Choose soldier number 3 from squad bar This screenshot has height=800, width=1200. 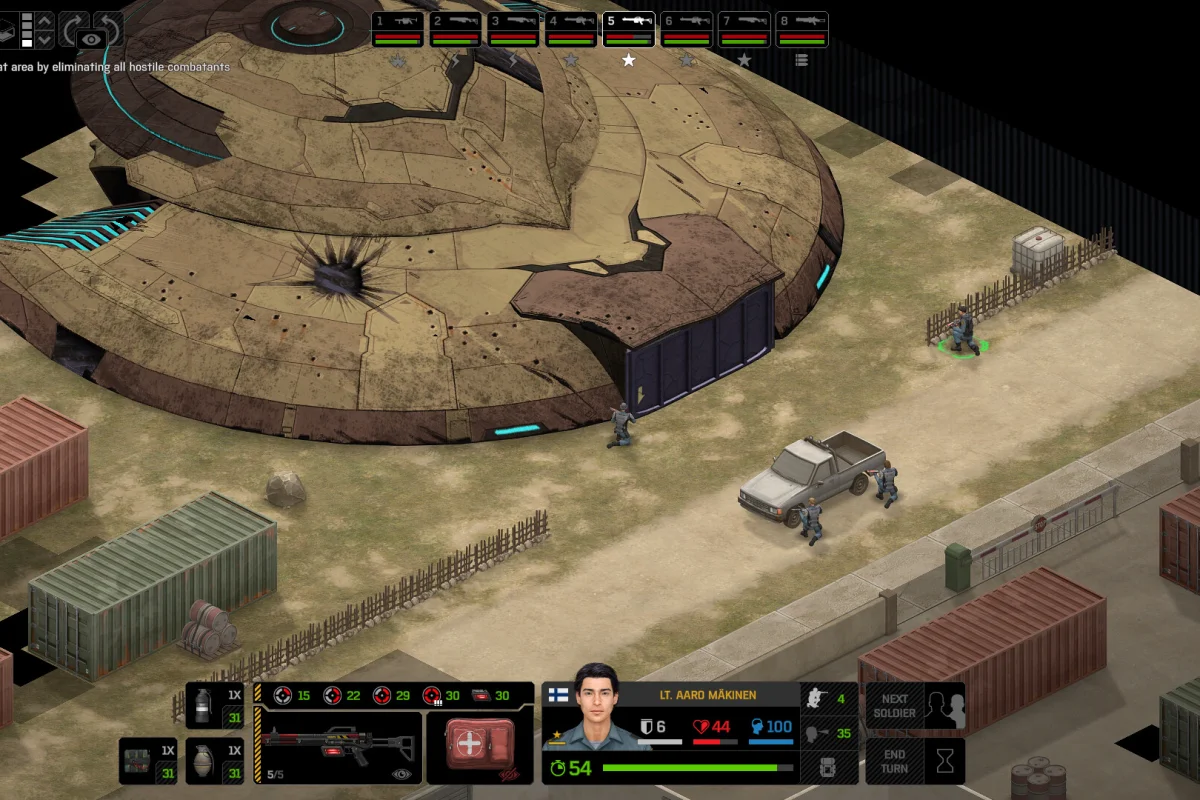pyautogui.click(x=514, y=29)
